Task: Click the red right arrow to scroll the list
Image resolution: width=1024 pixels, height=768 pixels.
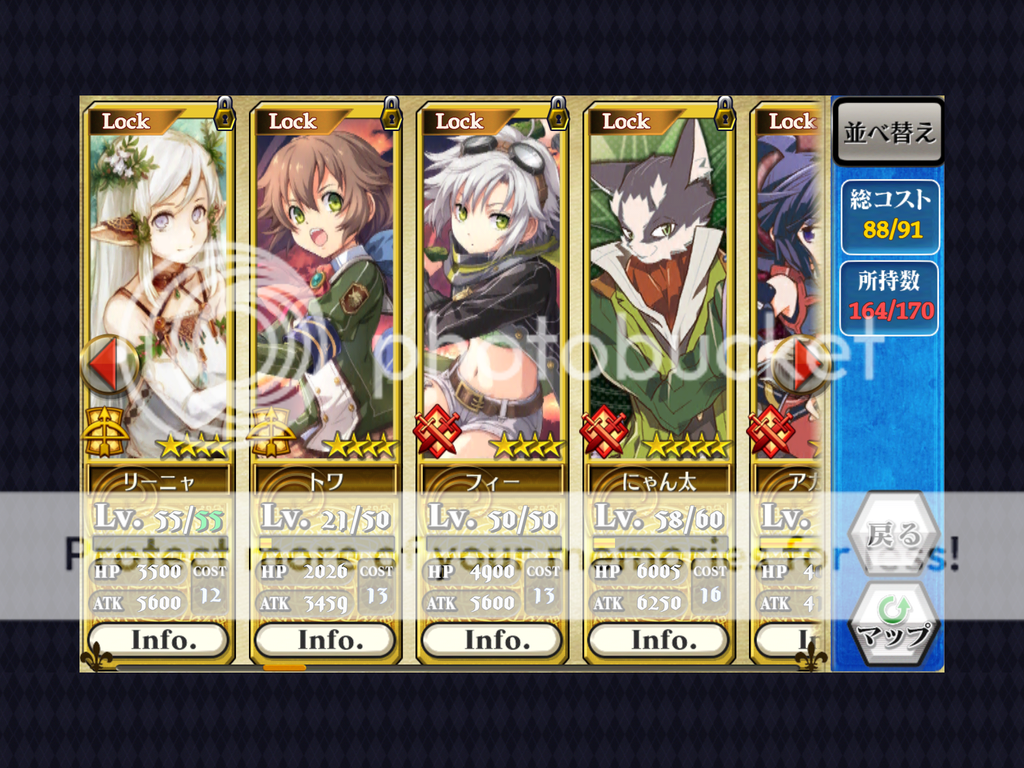Action: pos(806,364)
